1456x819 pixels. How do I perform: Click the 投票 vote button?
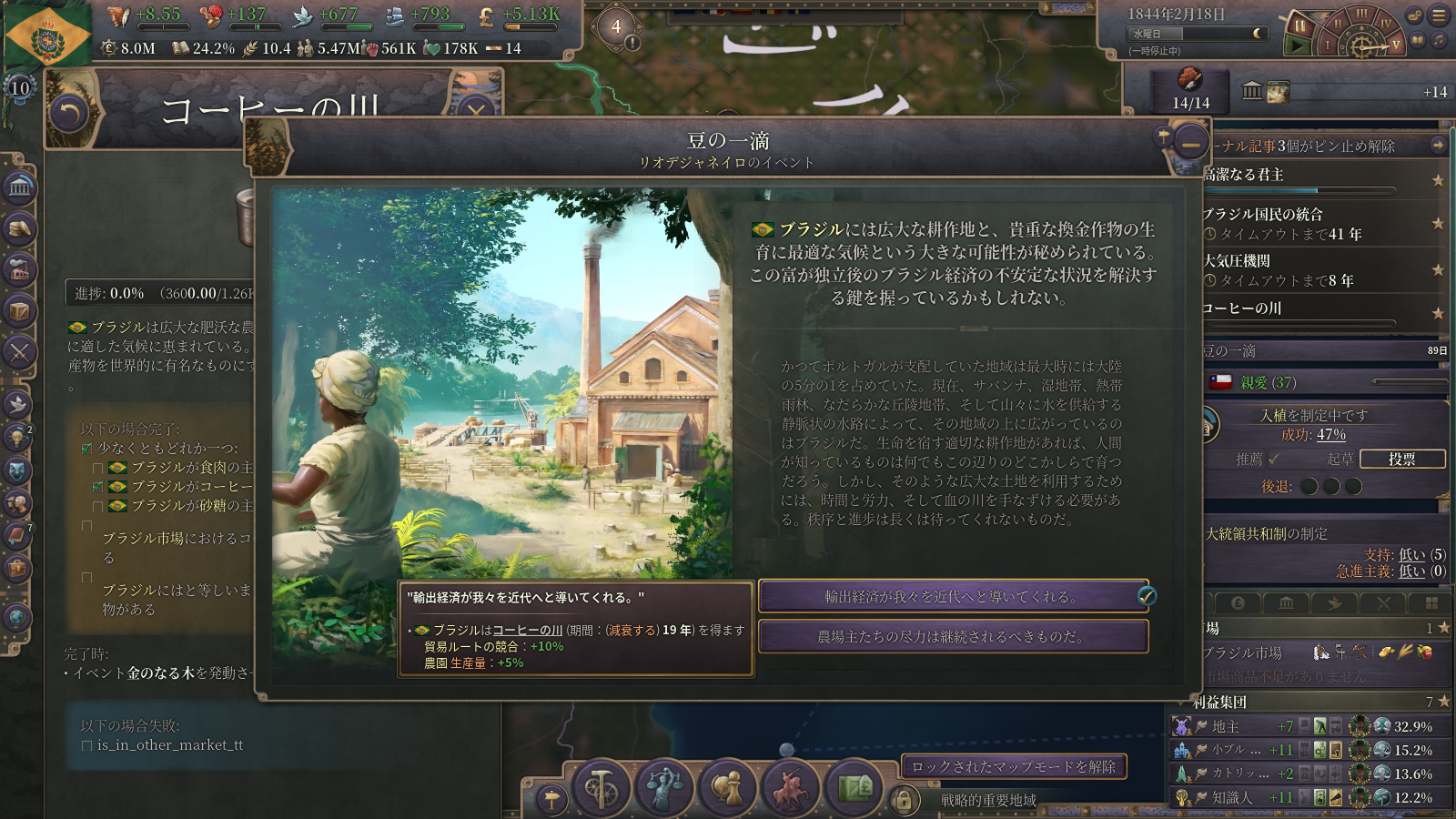(1401, 459)
